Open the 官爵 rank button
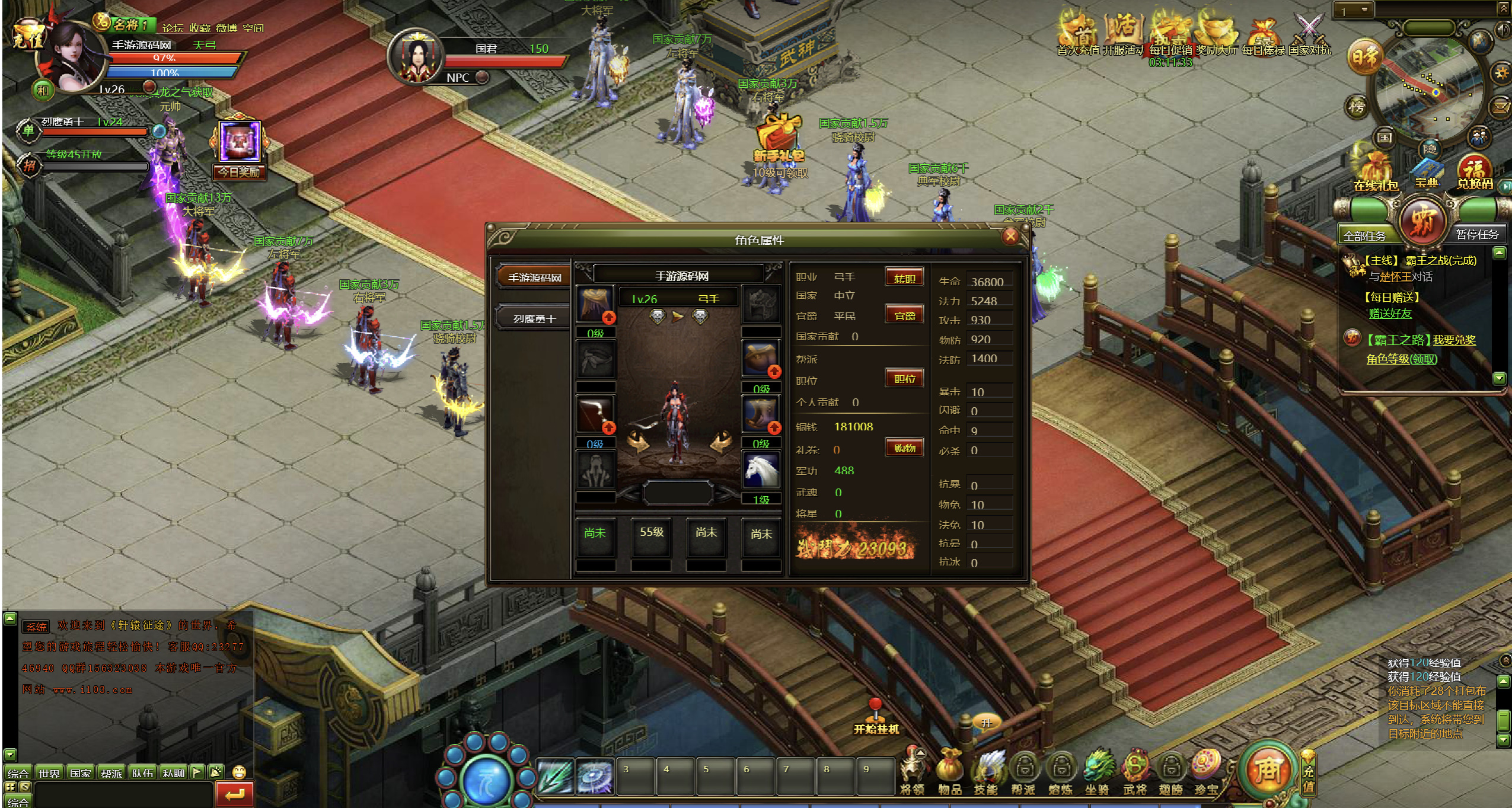The image size is (1512, 808). (x=904, y=315)
